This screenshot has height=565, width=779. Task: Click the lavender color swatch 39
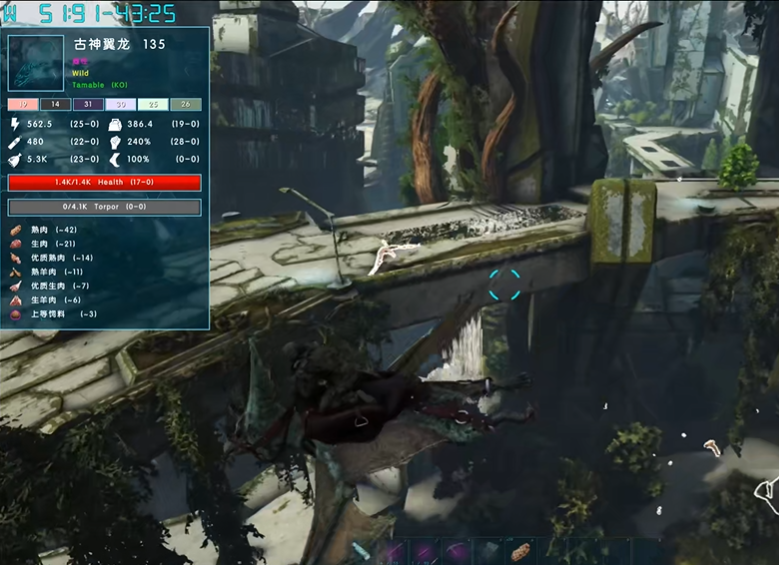coord(121,104)
